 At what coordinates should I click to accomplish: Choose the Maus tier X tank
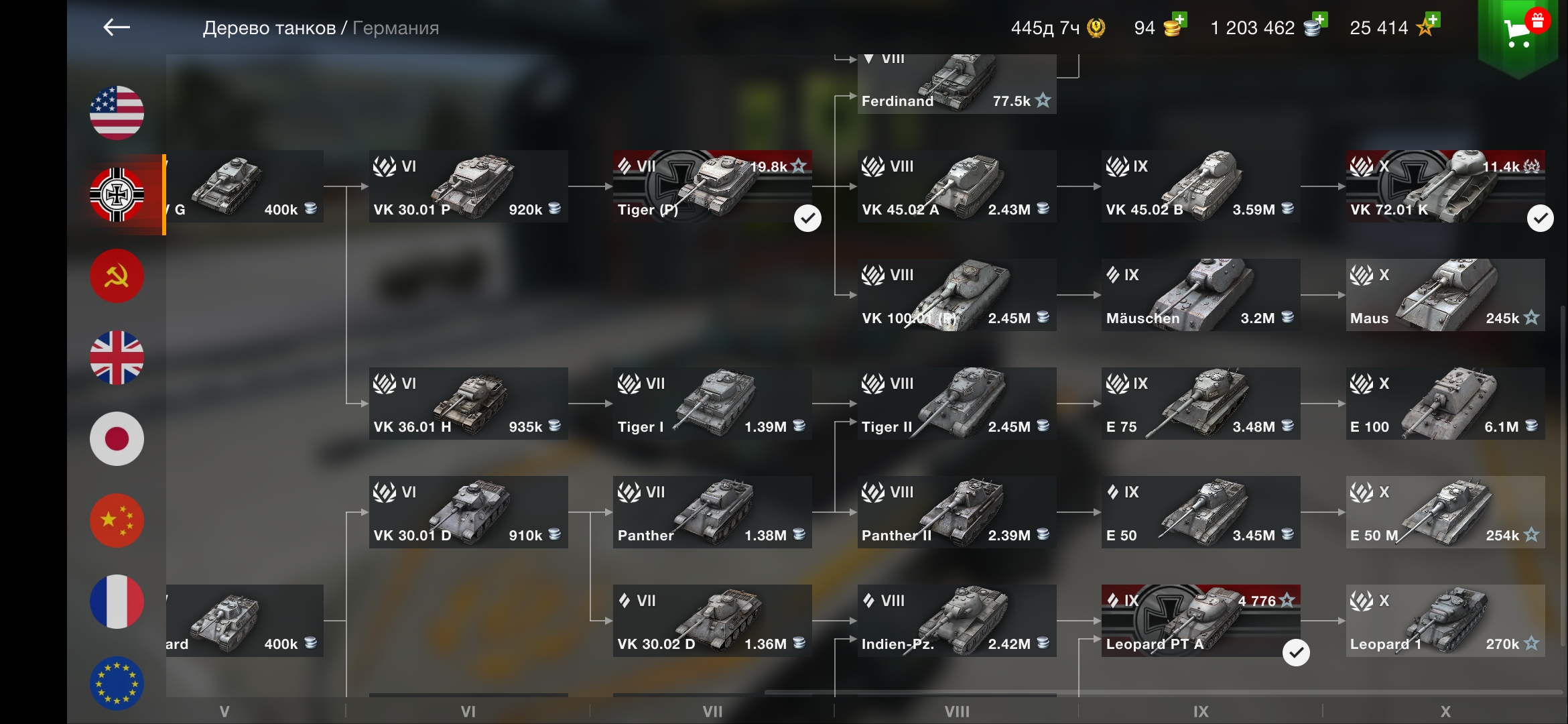[x=1445, y=295]
